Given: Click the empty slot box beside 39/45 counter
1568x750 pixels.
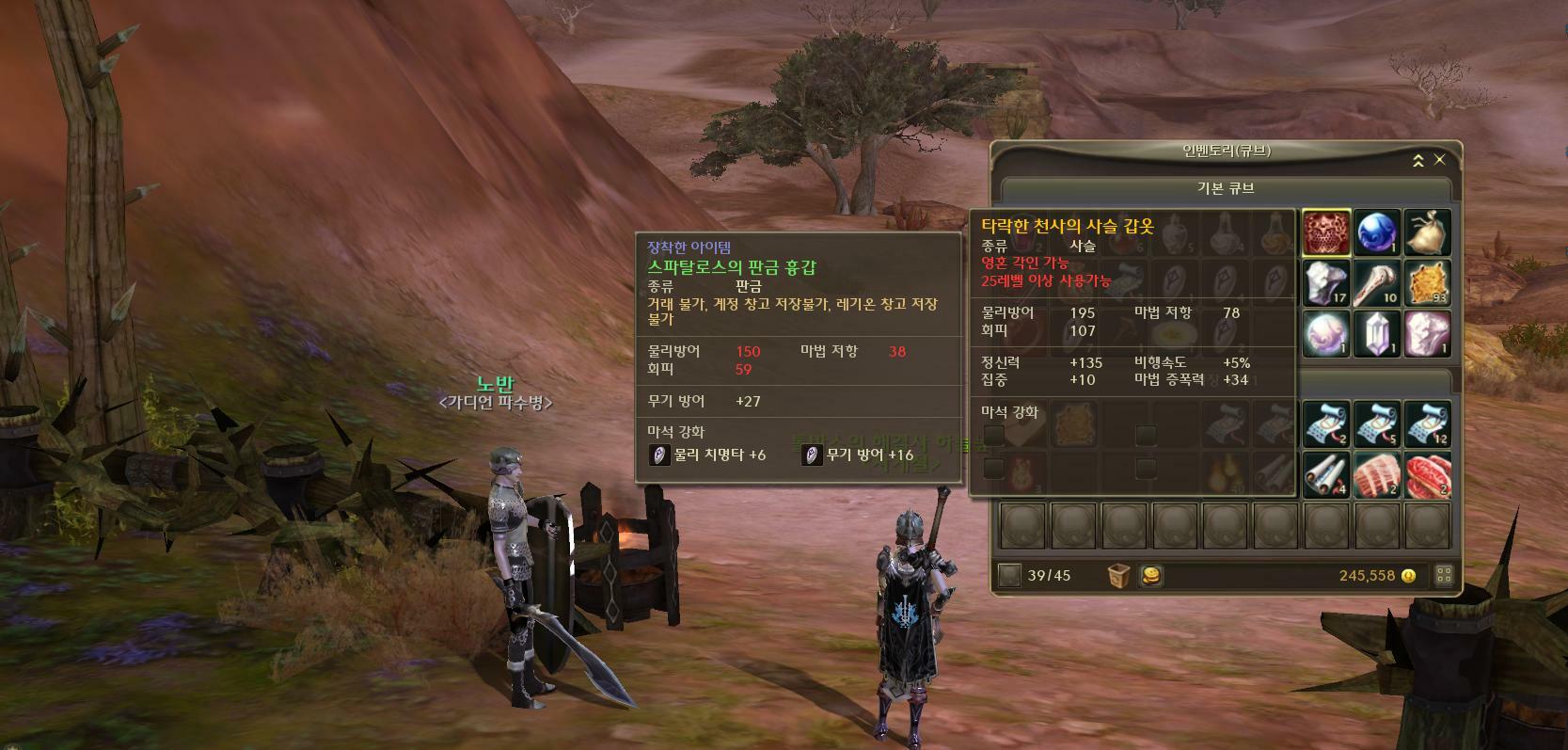Looking at the screenshot, I should click(1009, 576).
